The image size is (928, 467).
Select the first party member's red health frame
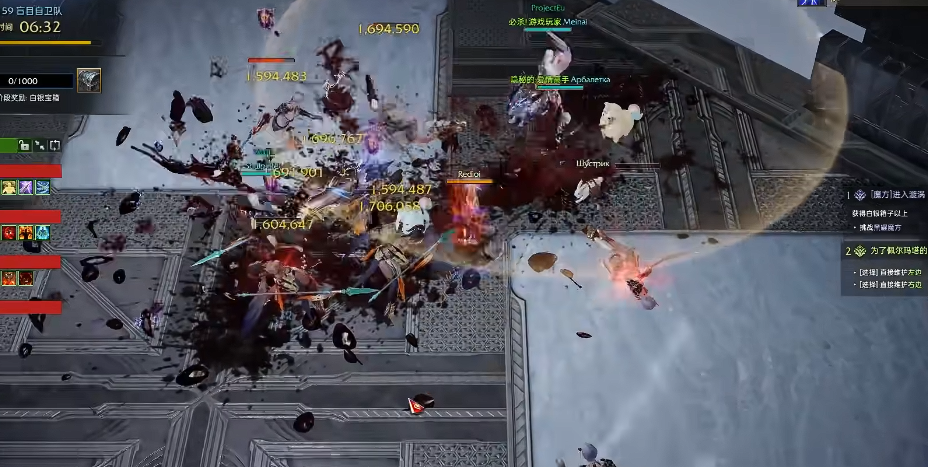pyautogui.click(x=31, y=171)
